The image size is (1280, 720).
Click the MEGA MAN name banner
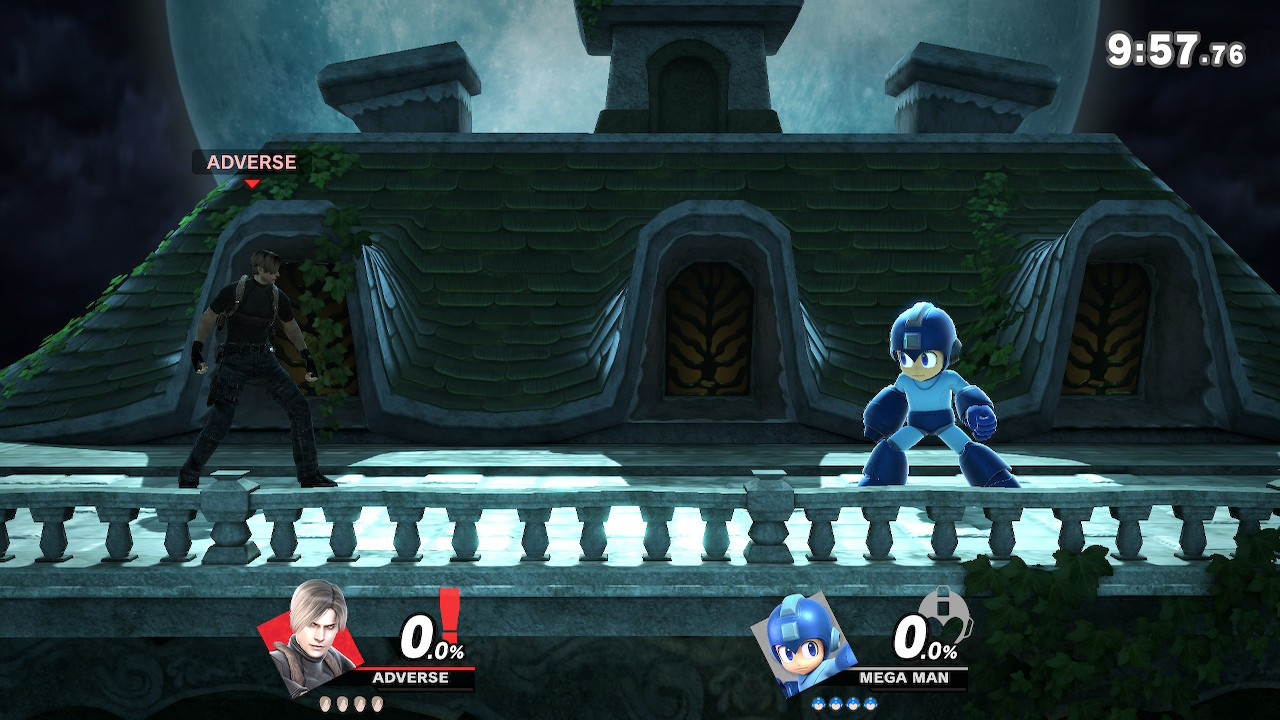click(x=905, y=676)
